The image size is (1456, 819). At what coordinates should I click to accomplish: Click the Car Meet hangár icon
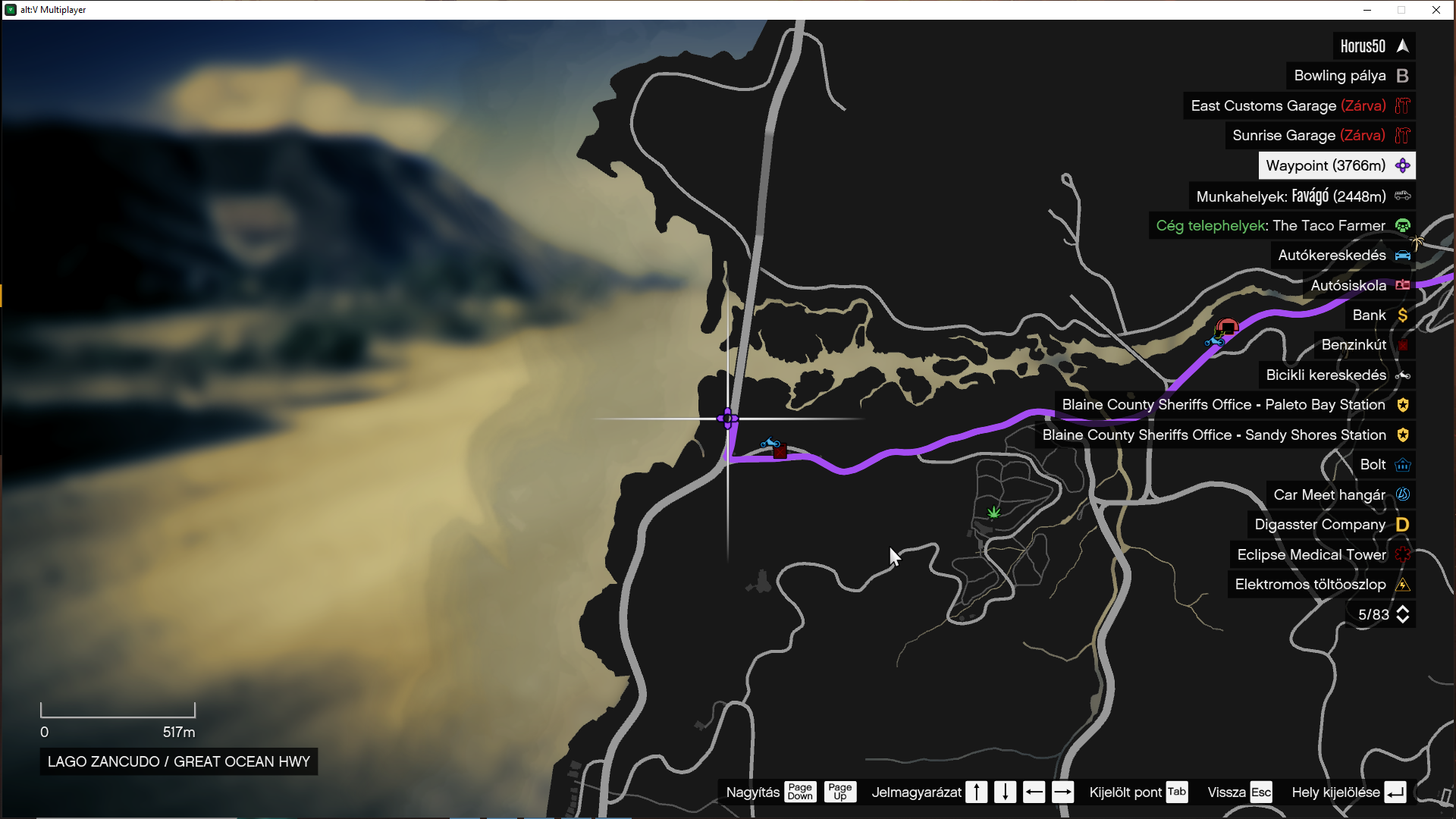pyautogui.click(x=1401, y=494)
